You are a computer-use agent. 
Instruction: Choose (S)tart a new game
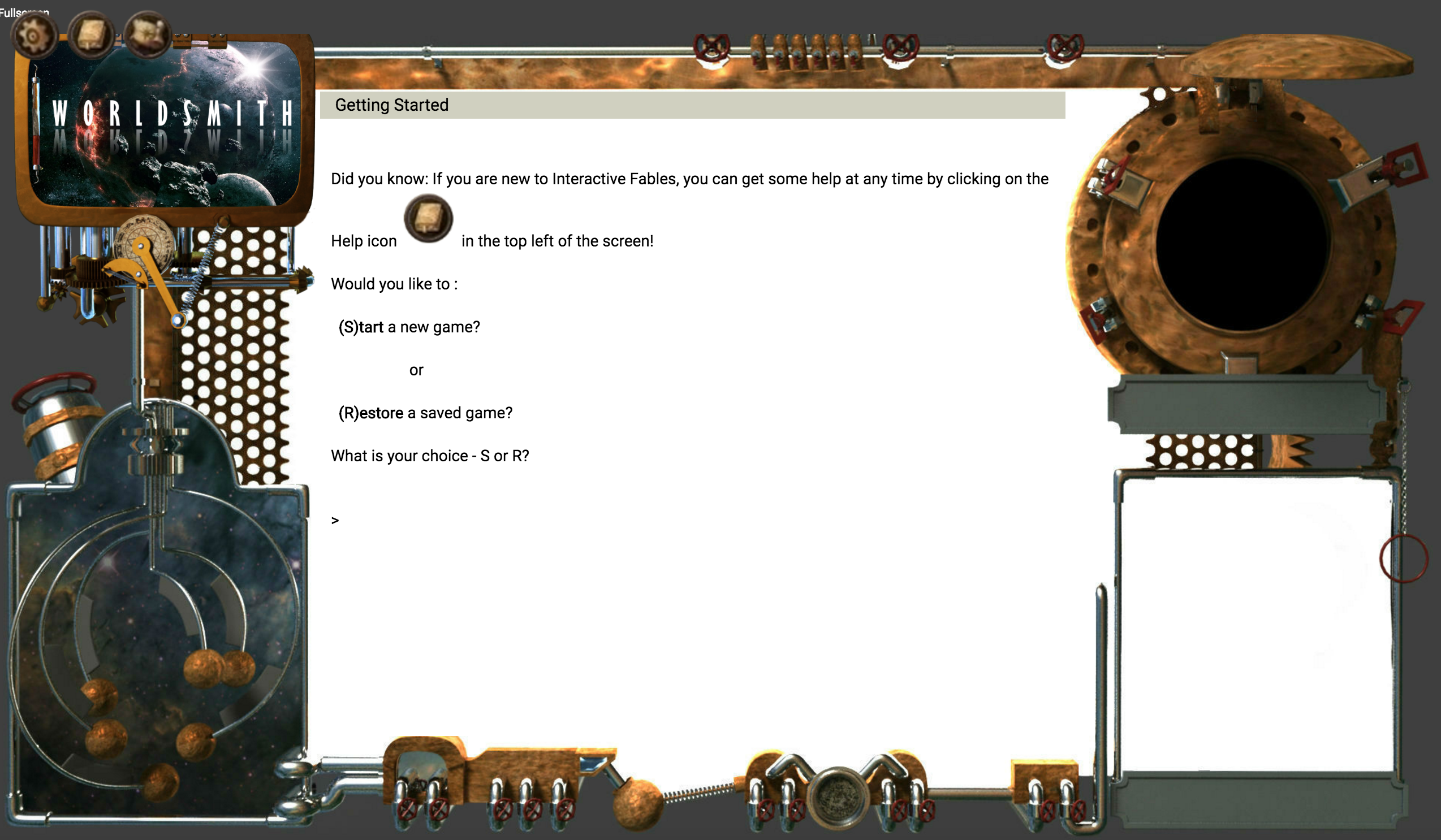point(409,327)
